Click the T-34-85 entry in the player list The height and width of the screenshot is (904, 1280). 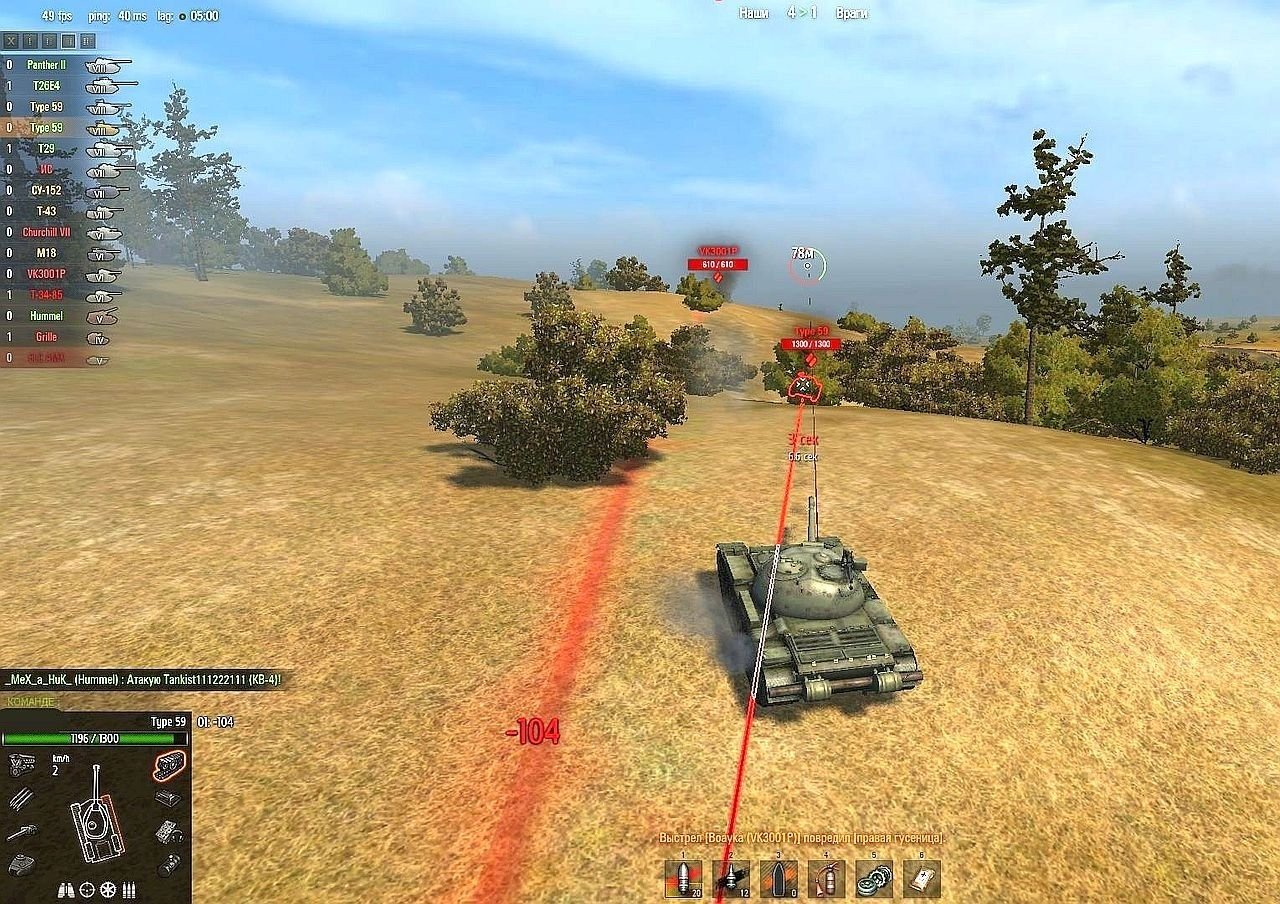pos(45,295)
